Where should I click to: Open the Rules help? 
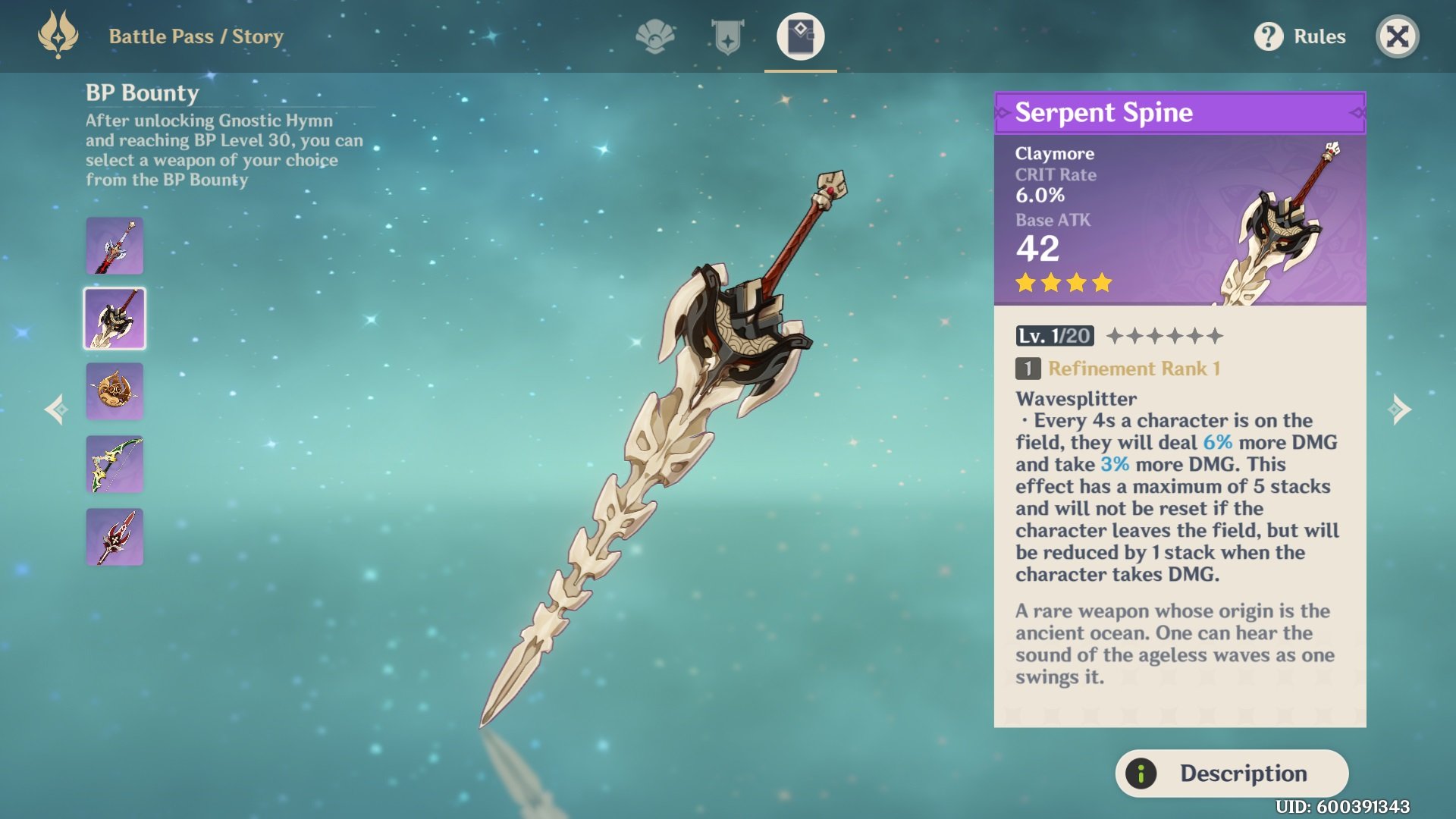(1300, 36)
